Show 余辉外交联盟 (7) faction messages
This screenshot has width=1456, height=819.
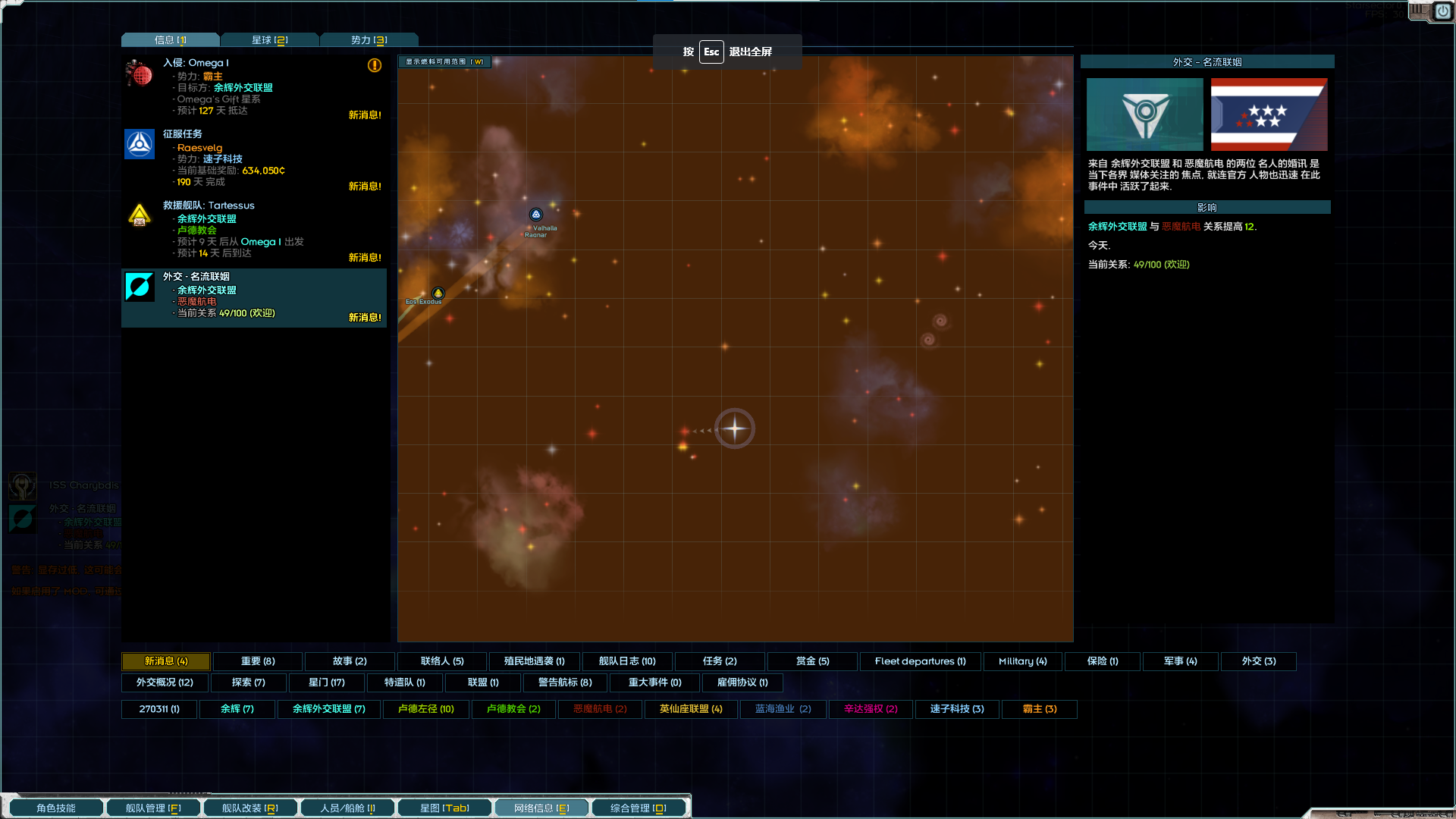point(328,709)
